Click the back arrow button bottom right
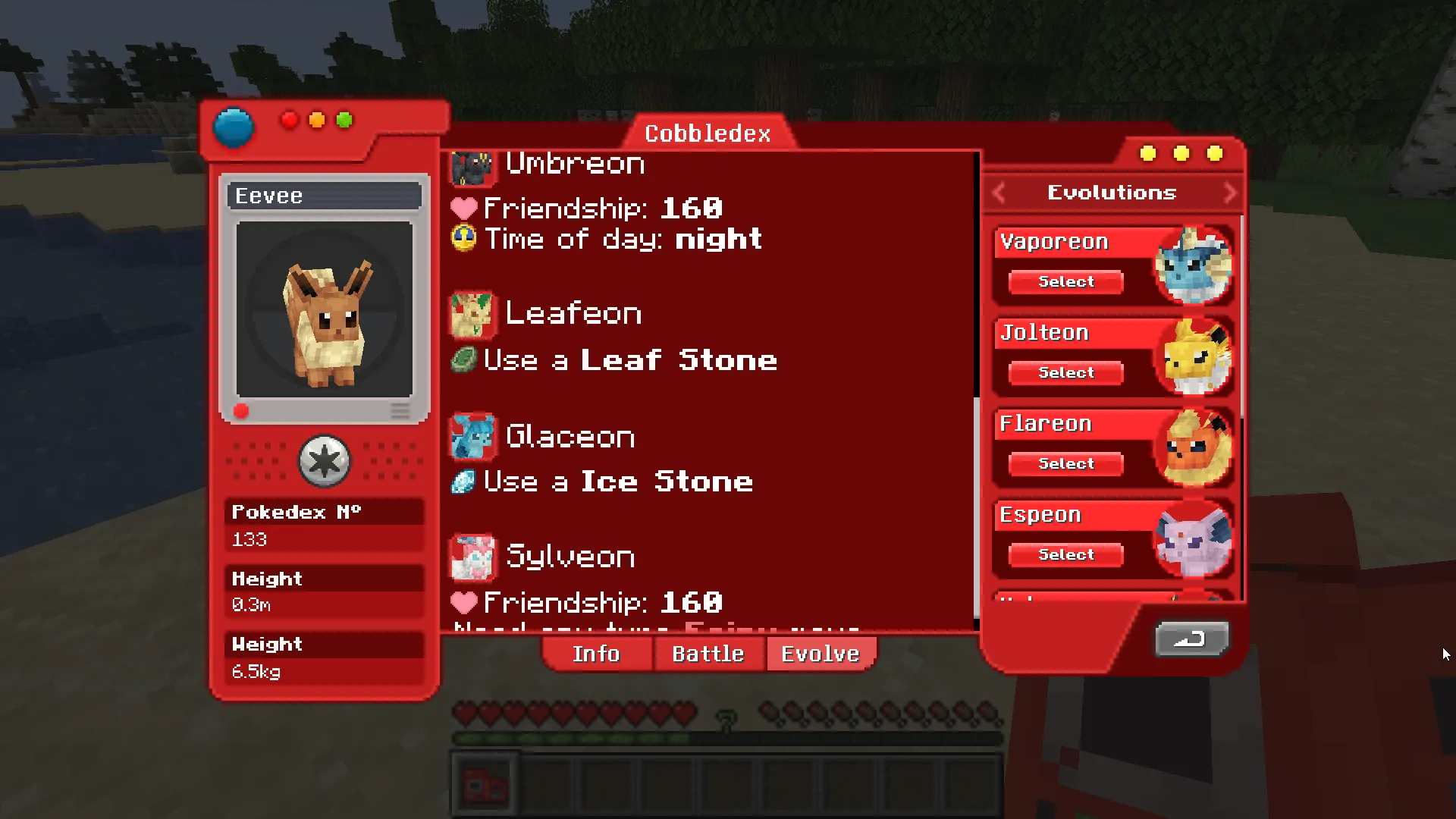This screenshot has height=819, width=1456. click(1191, 639)
